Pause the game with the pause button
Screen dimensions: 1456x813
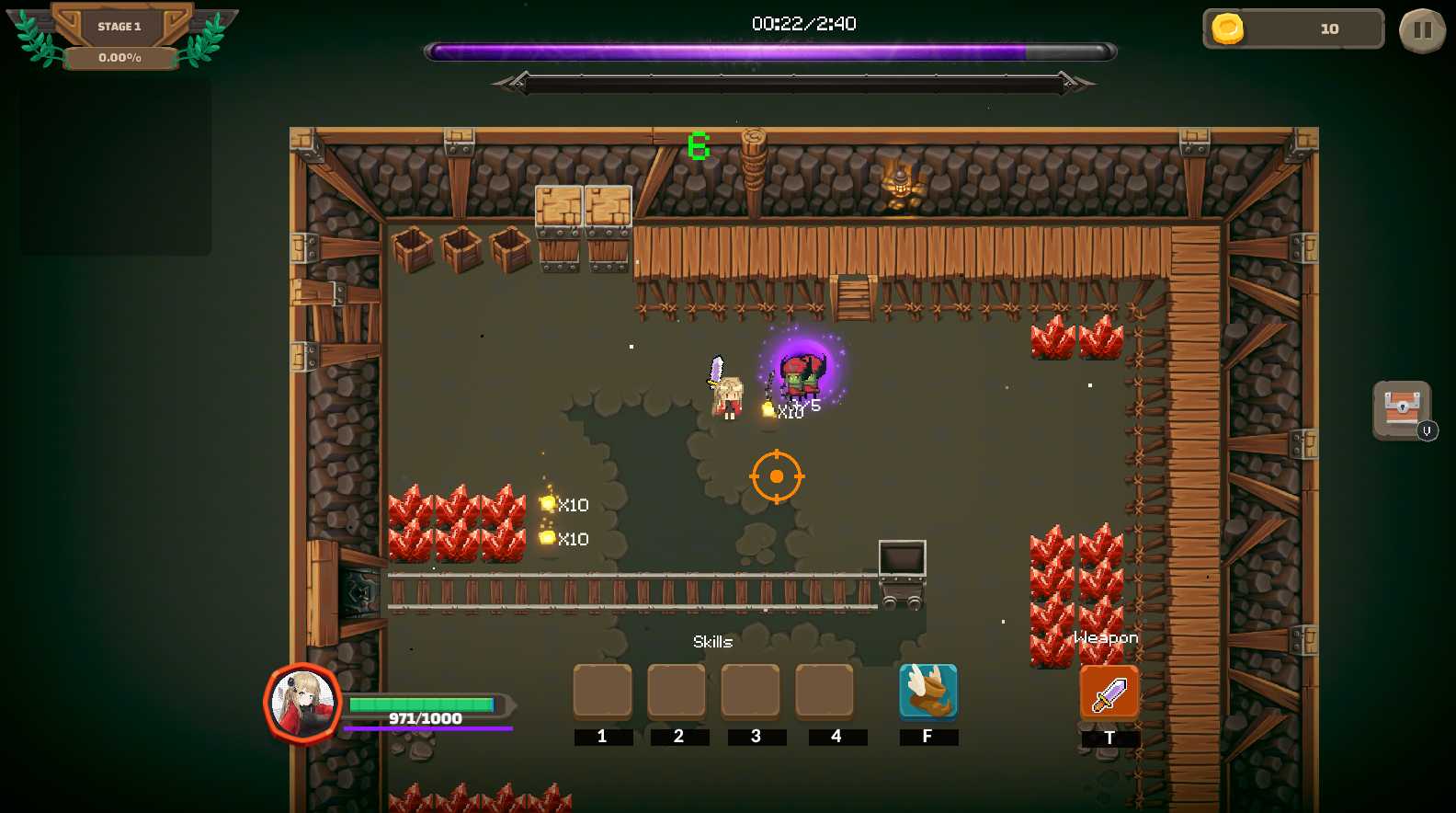(1422, 30)
